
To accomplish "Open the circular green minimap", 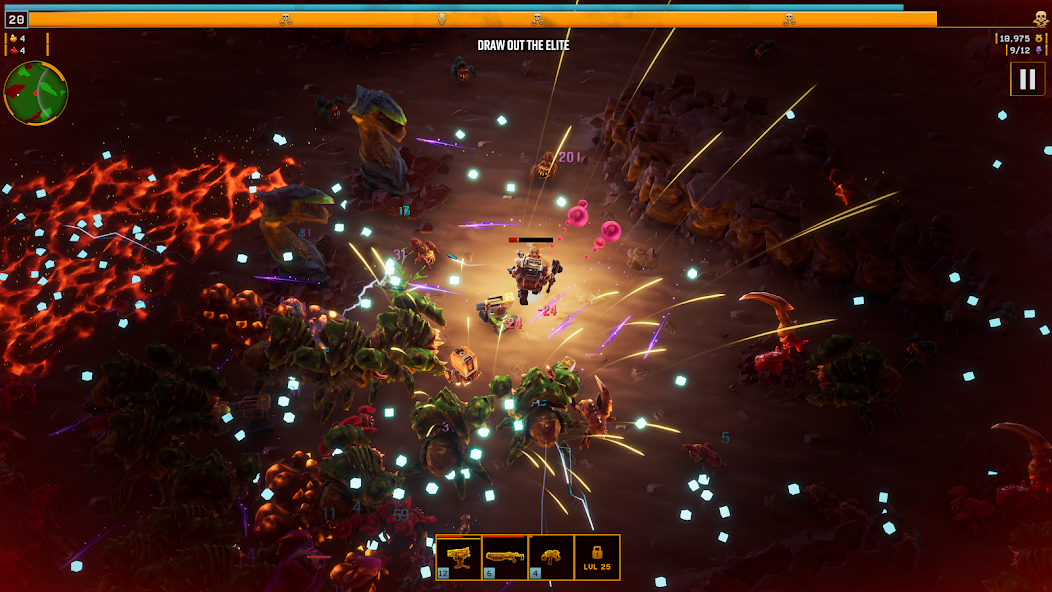I will click(x=36, y=93).
